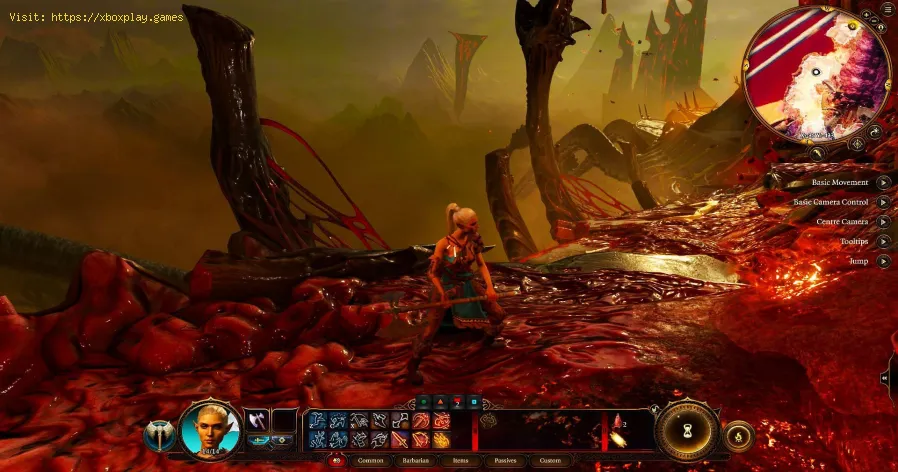Show the Tooltips tutorial entry
This screenshot has height=472, width=898.
pyautogui.click(x=883, y=241)
